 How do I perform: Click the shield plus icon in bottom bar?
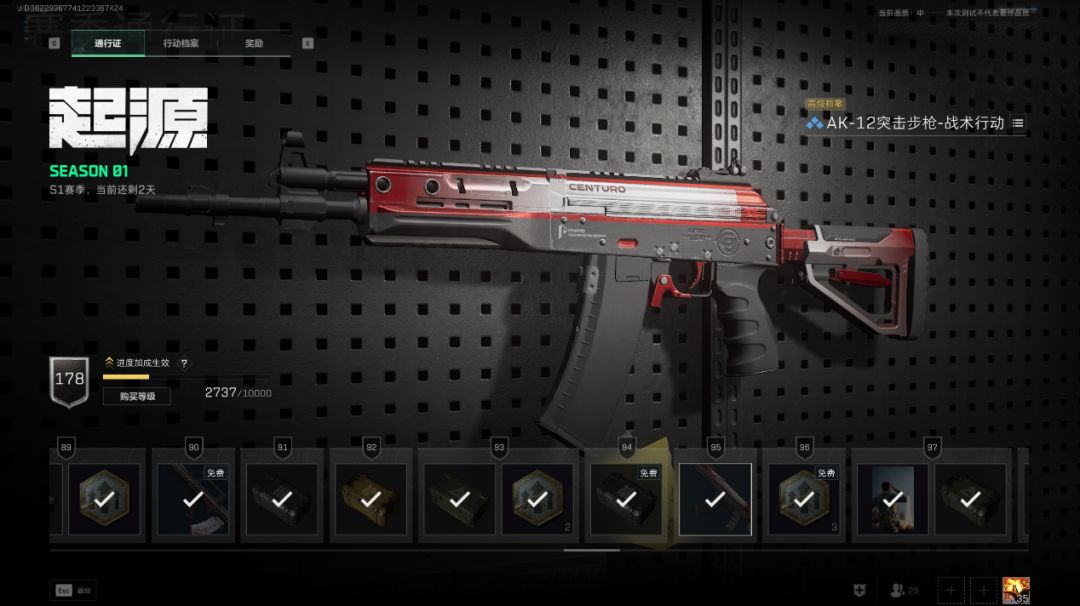(859, 591)
